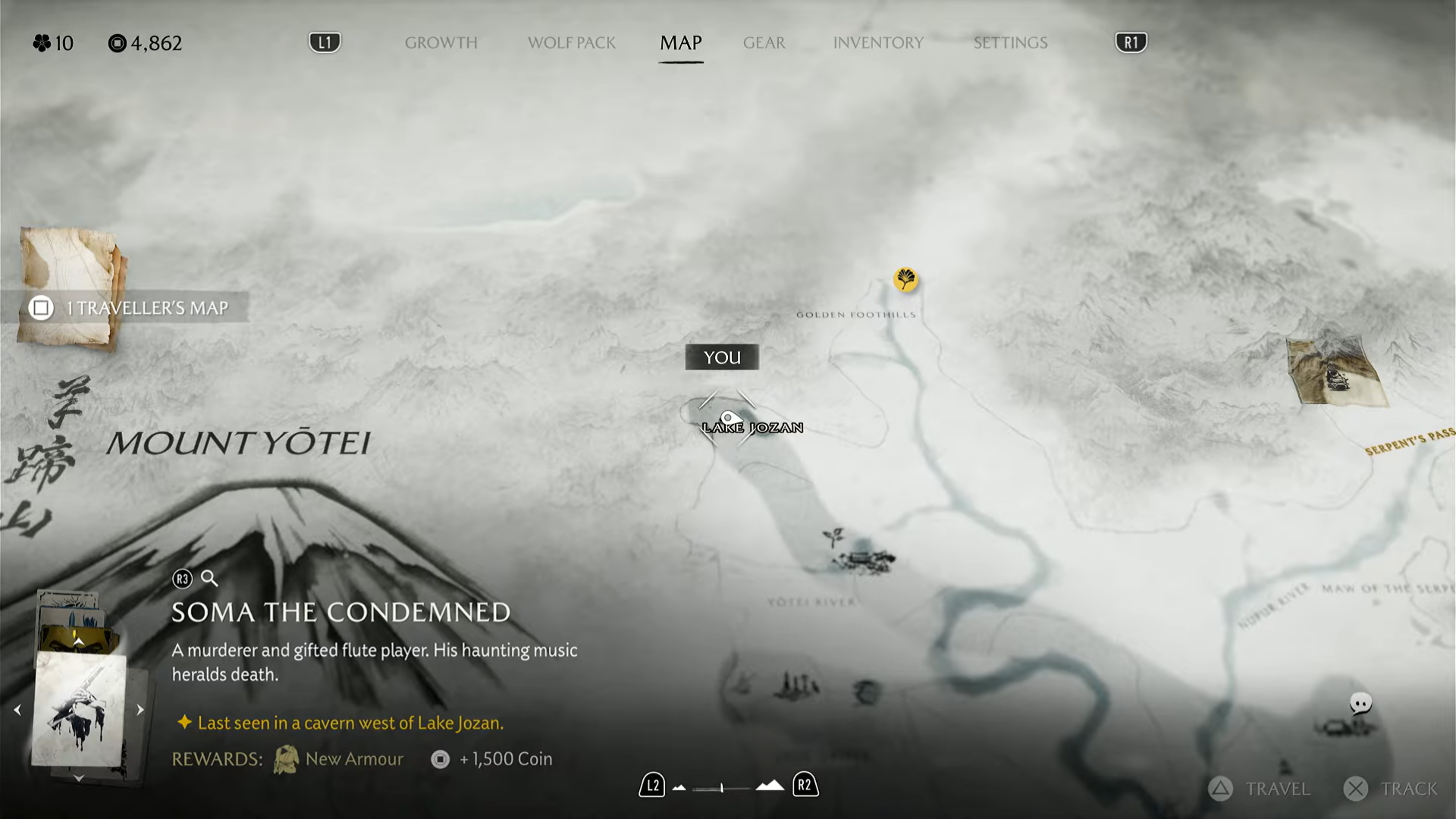Show the previous bounty card with left arrow
This screenshot has height=819, width=1456.
(x=17, y=711)
